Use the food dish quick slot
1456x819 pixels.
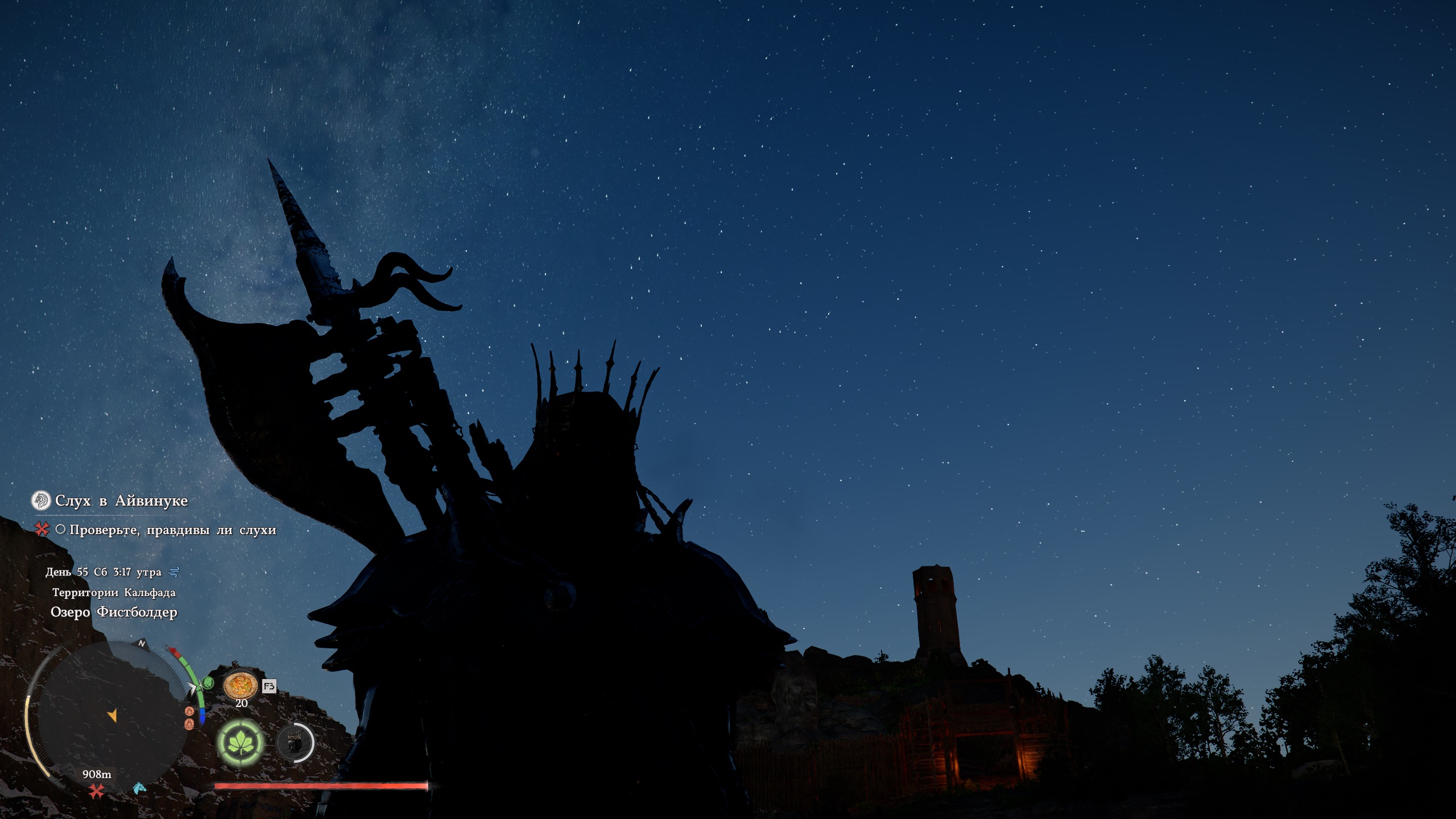pyautogui.click(x=241, y=685)
